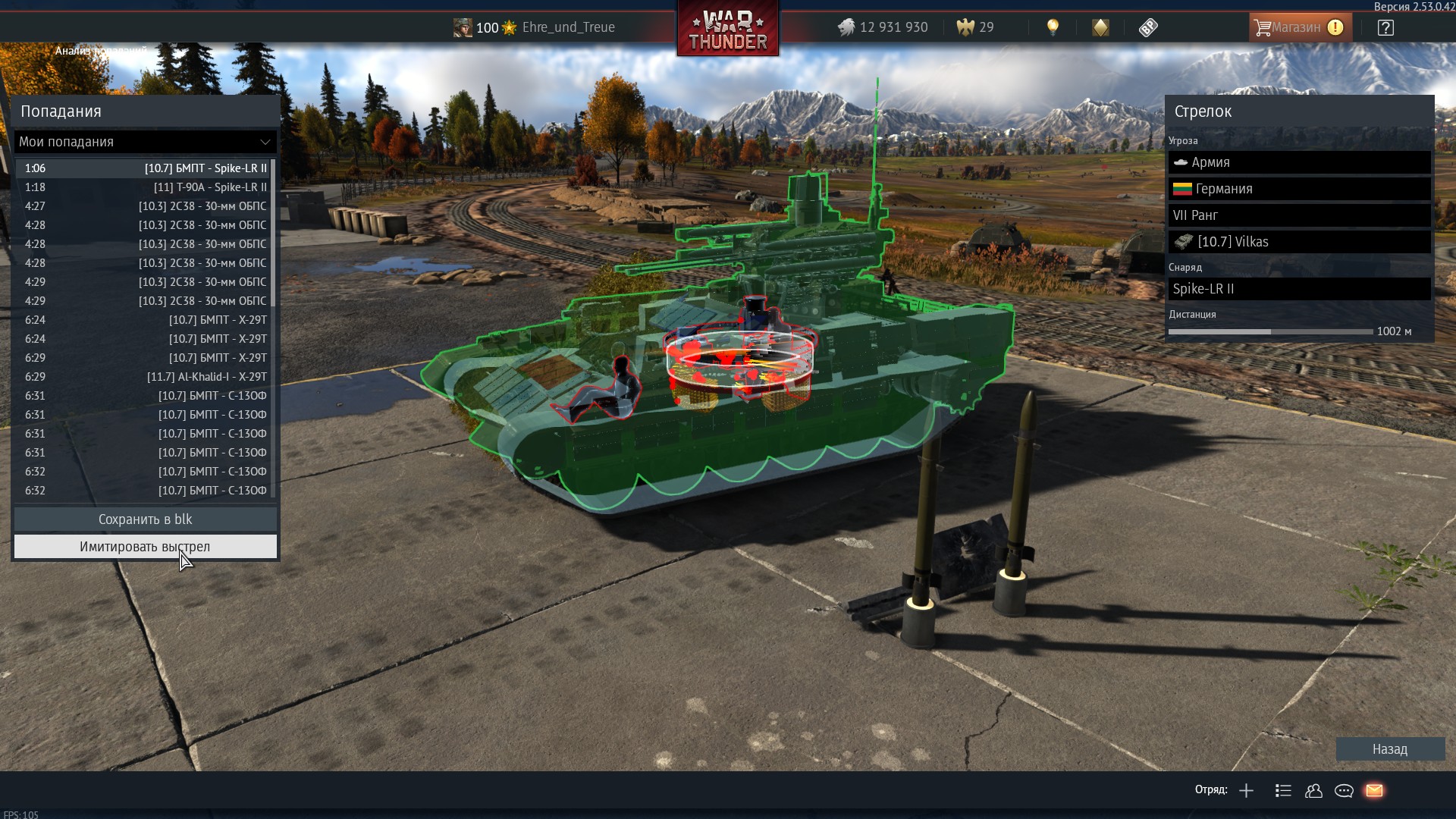Change the 'Германия' nation selector

point(1299,189)
